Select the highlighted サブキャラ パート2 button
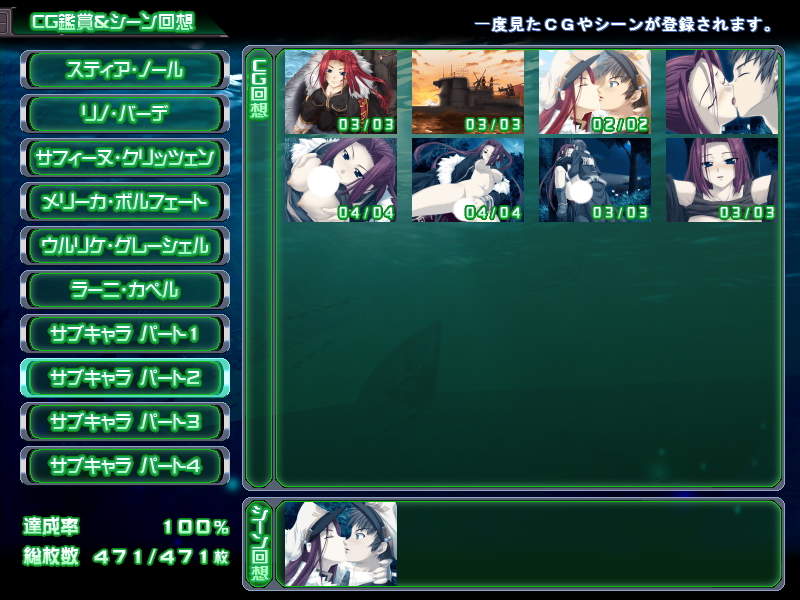The height and width of the screenshot is (600, 800). pos(125,378)
